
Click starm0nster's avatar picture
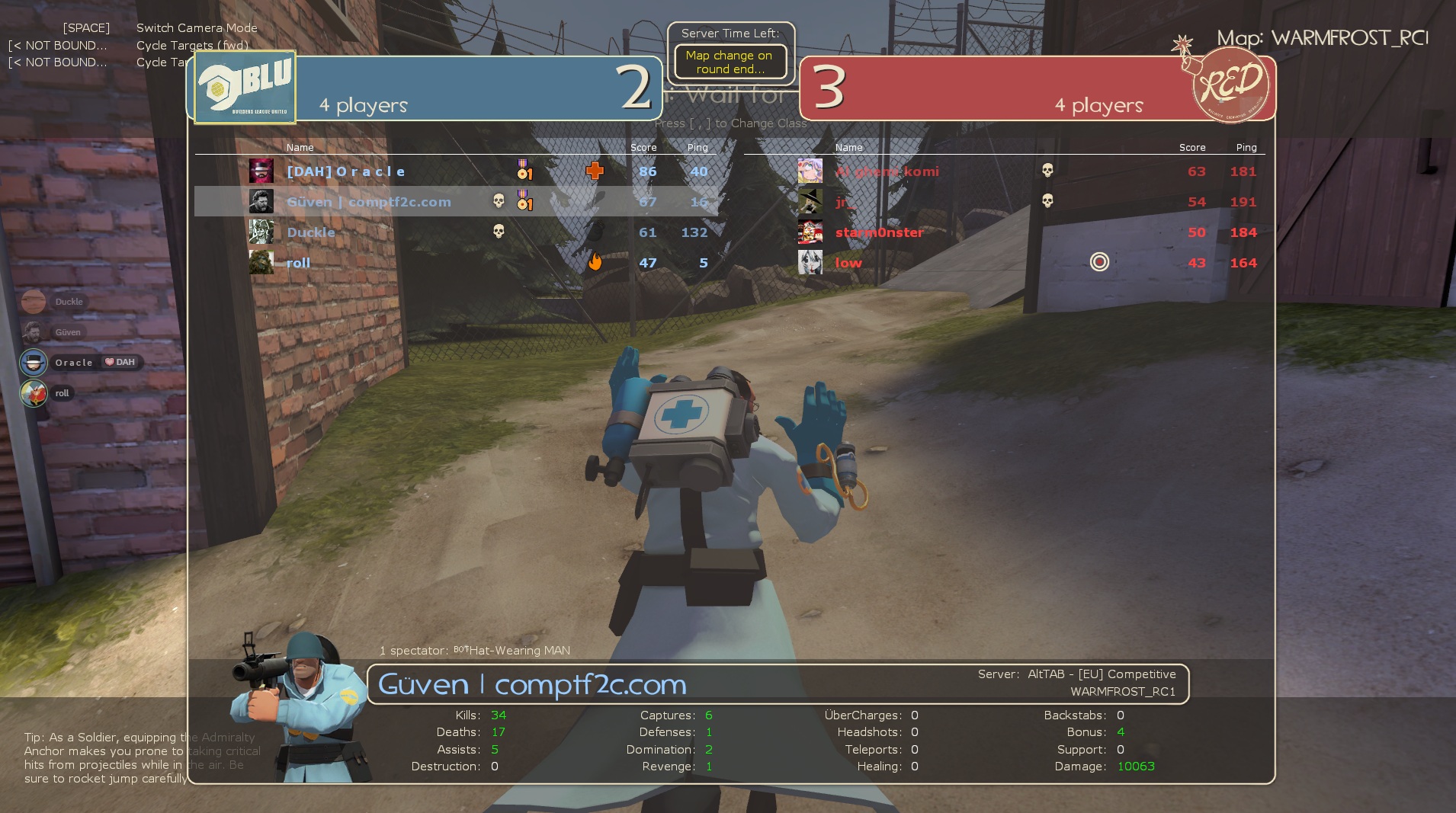(x=810, y=232)
